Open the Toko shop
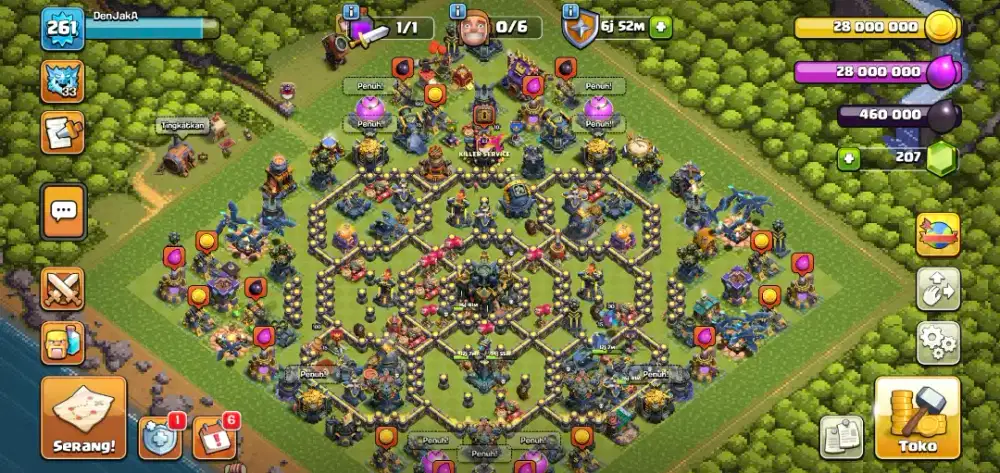The image size is (1000, 473). [917, 418]
